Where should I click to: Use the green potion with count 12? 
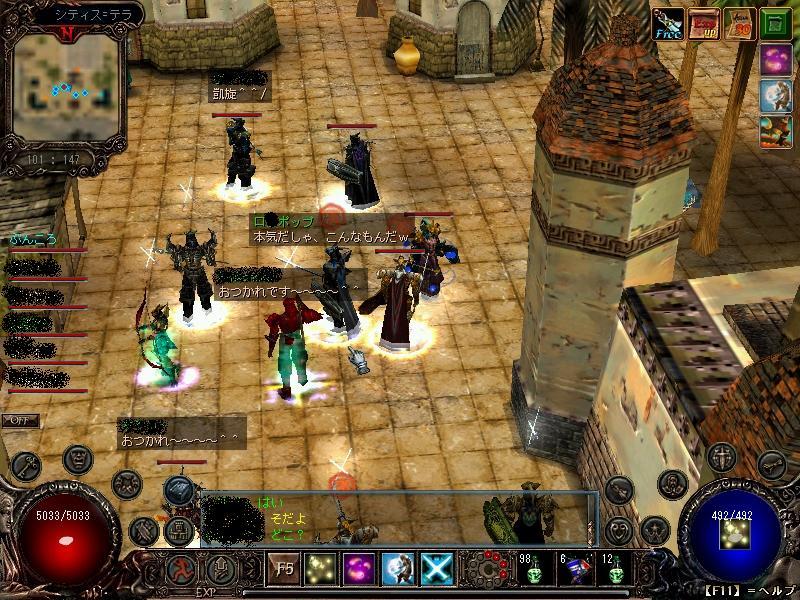pyautogui.click(x=614, y=569)
